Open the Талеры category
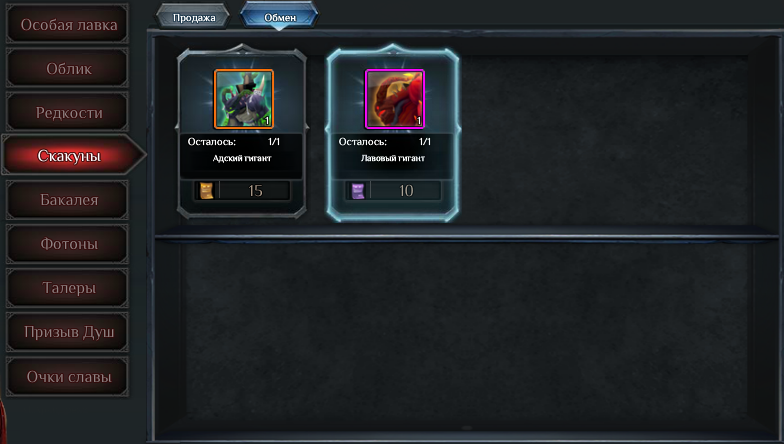Image resolution: width=784 pixels, height=444 pixels. [68, 288]
